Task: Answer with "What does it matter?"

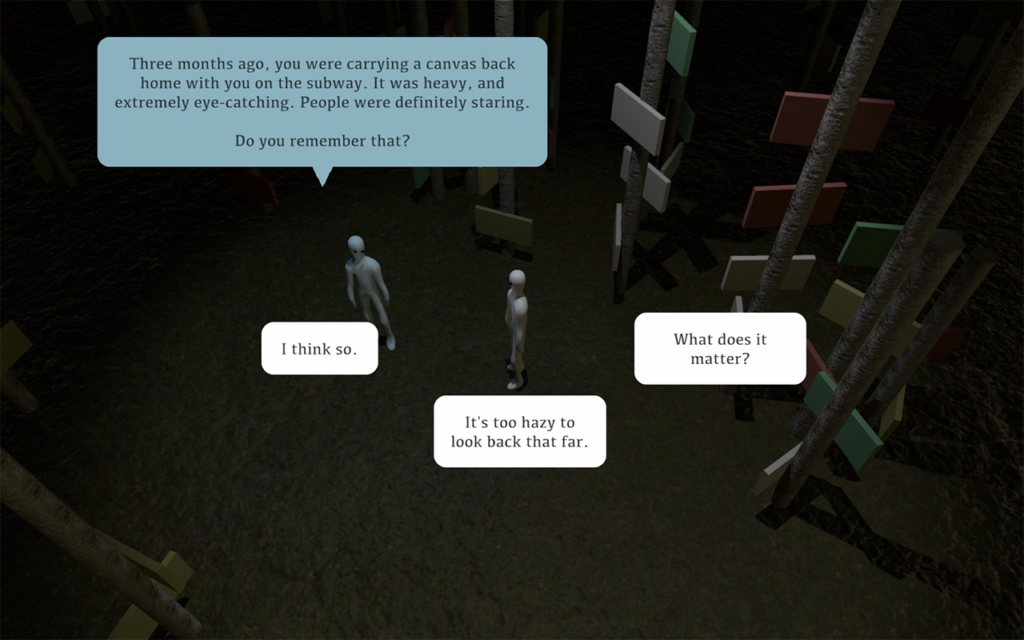Action: [719, 348]
